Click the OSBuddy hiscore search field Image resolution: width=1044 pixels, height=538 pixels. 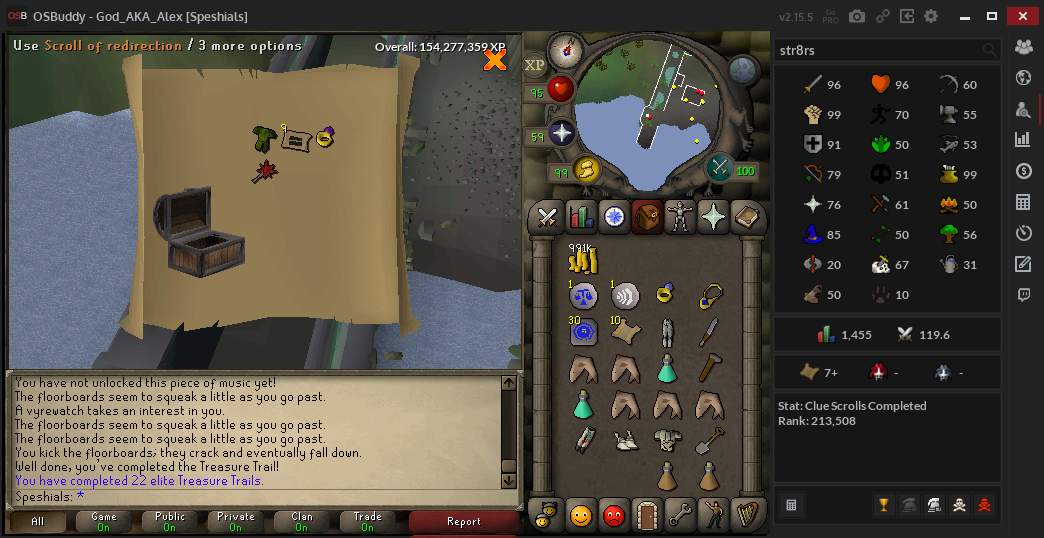click(880, 49)
